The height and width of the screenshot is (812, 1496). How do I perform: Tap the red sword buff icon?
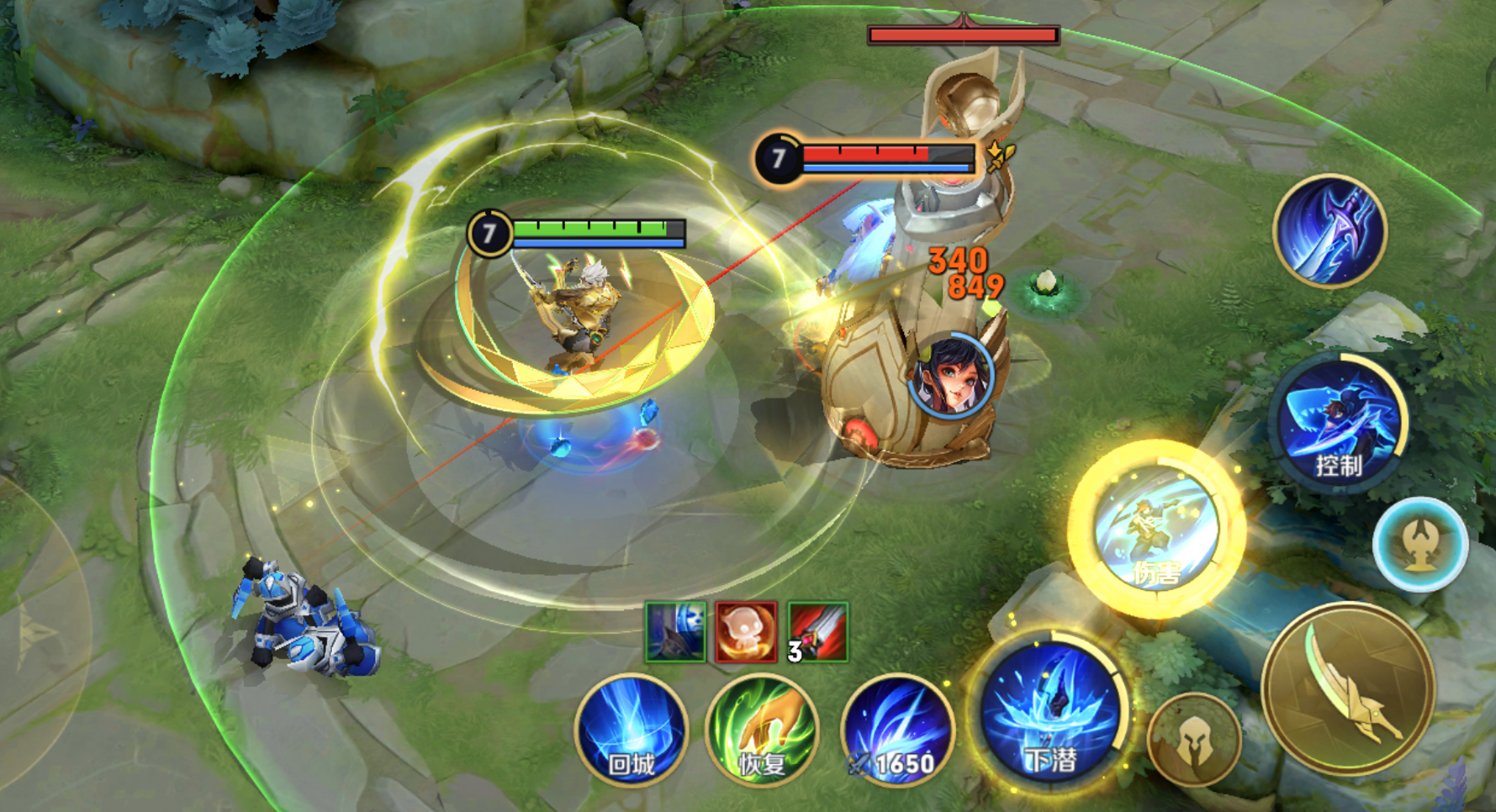(818, 631)
